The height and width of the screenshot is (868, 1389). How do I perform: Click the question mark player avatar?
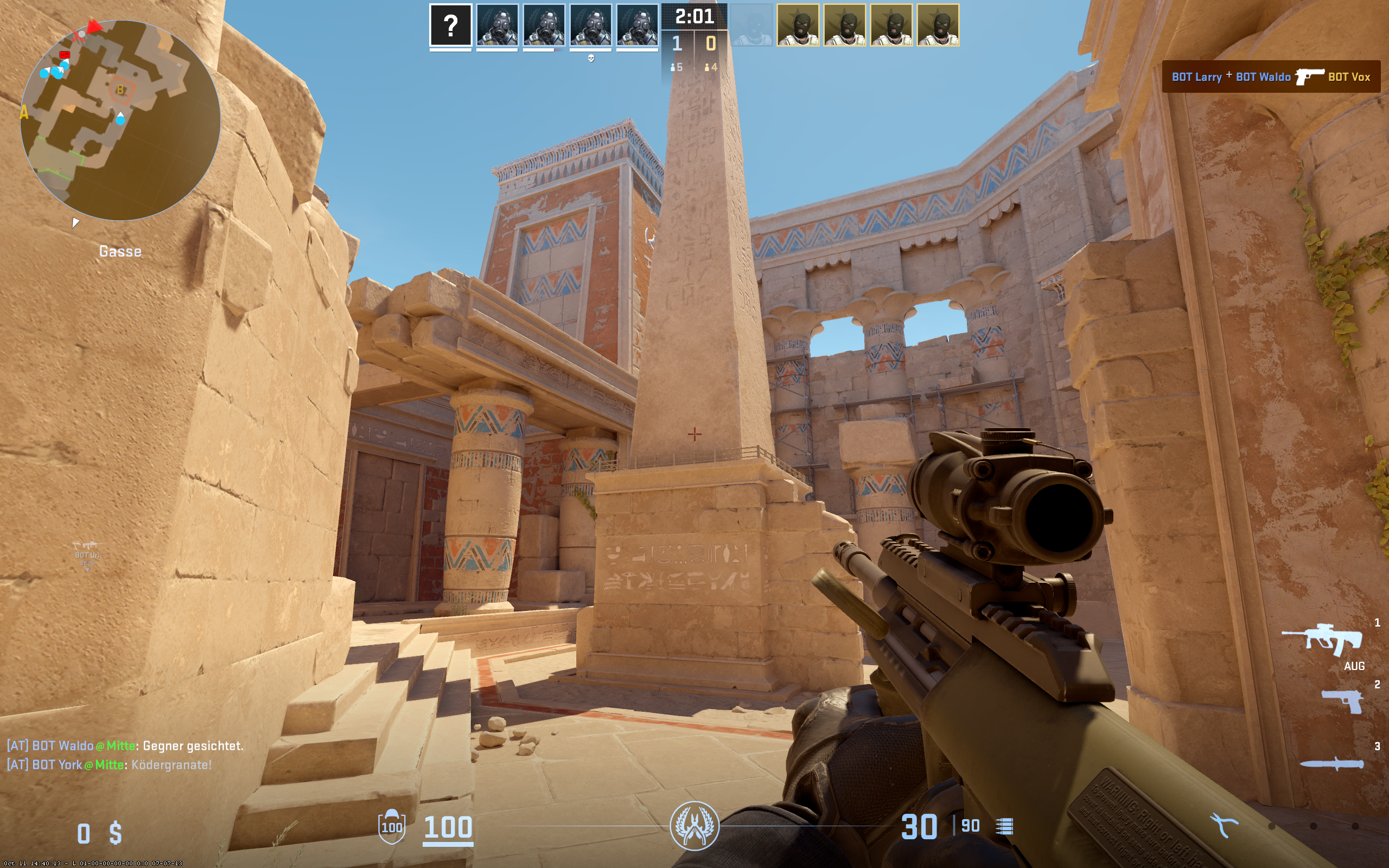[450, 25]
